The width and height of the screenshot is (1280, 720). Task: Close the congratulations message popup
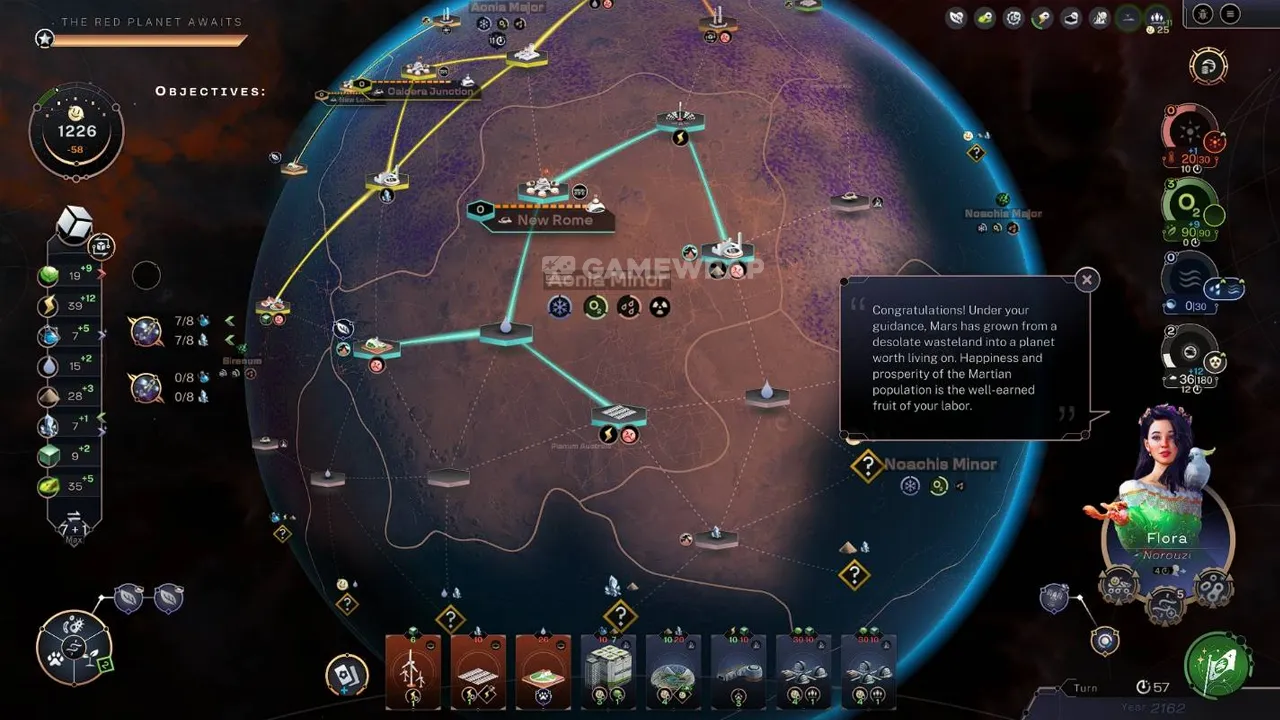[1086, 280]
